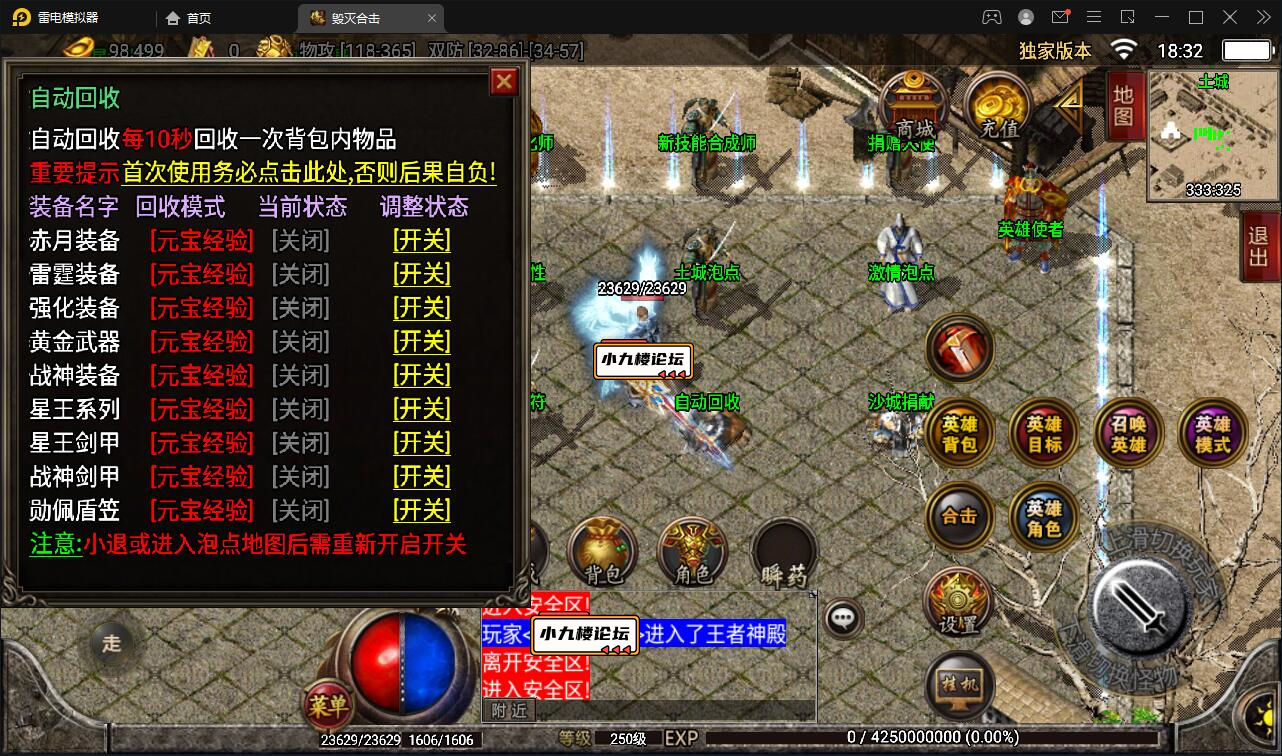Click the 英雄目标 hero target icon
The width and height of the screenshot is (1282, 756).
coord(1044,432)
